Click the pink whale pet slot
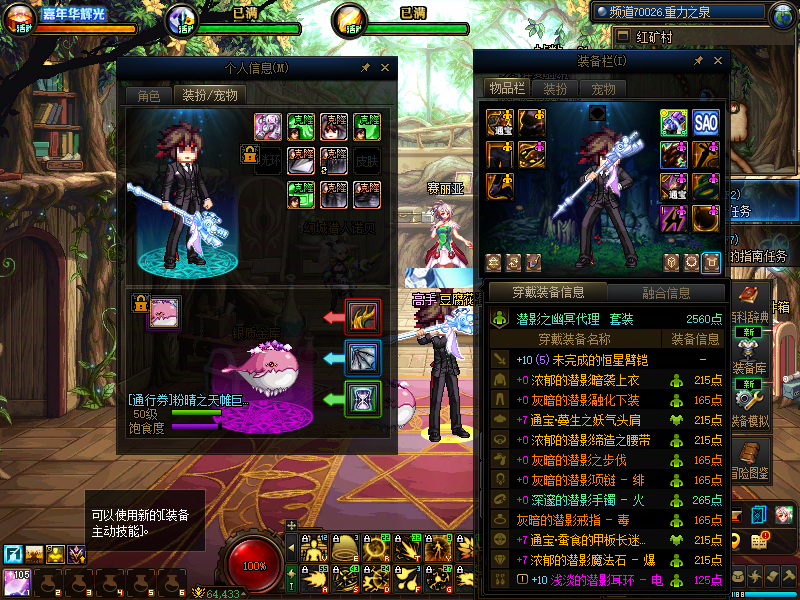Viewport: 800px width, 600px height. point(164,313)
